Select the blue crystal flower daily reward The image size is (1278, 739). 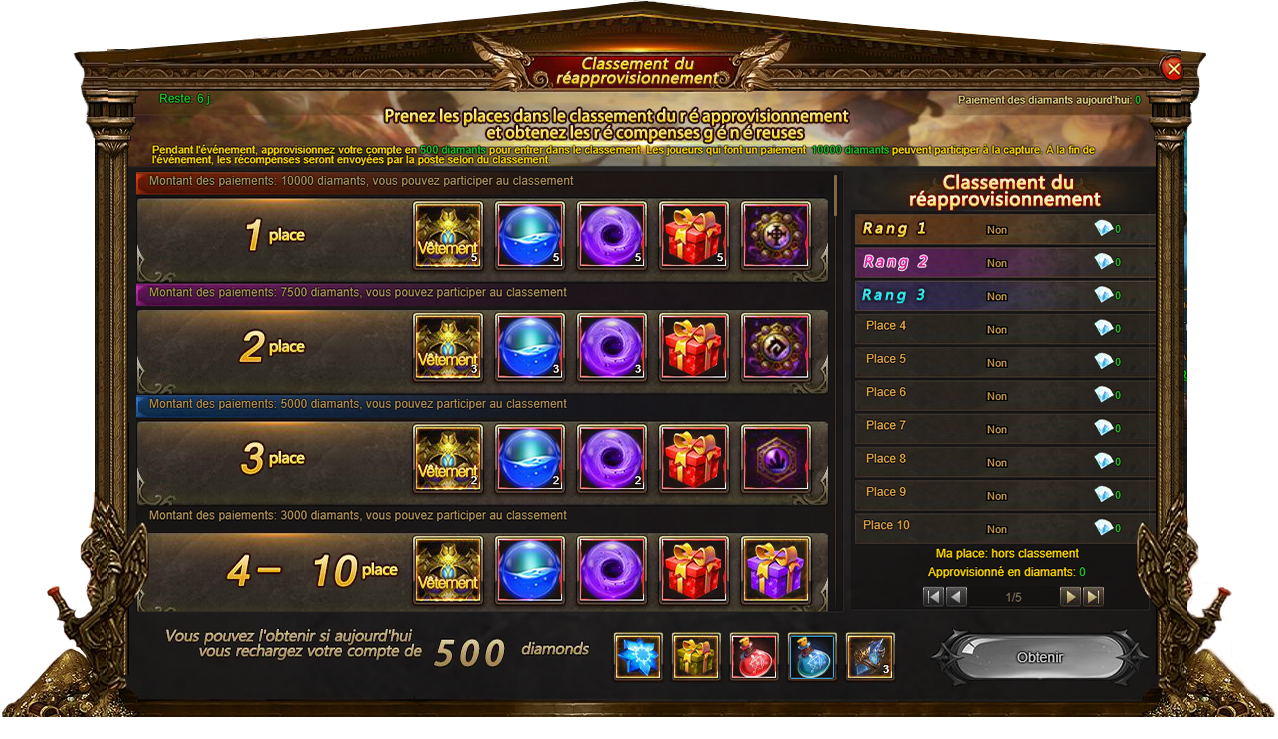[638, 656]
